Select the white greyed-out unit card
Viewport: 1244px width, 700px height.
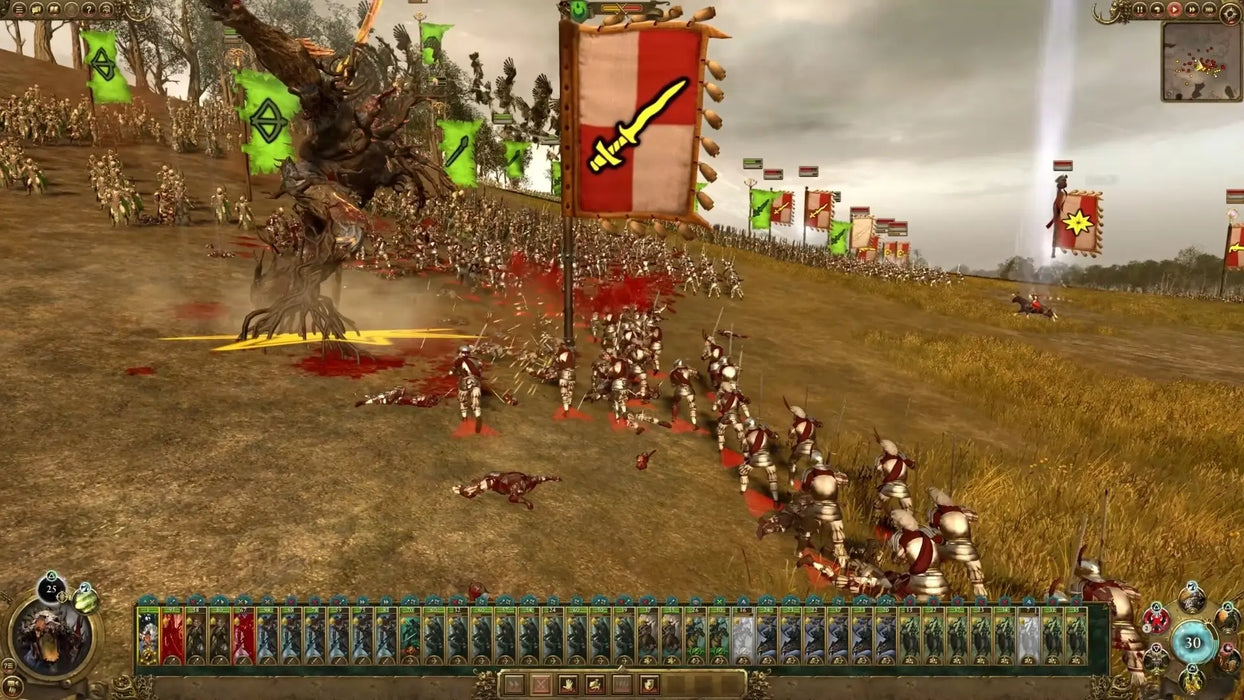(742, 636)
